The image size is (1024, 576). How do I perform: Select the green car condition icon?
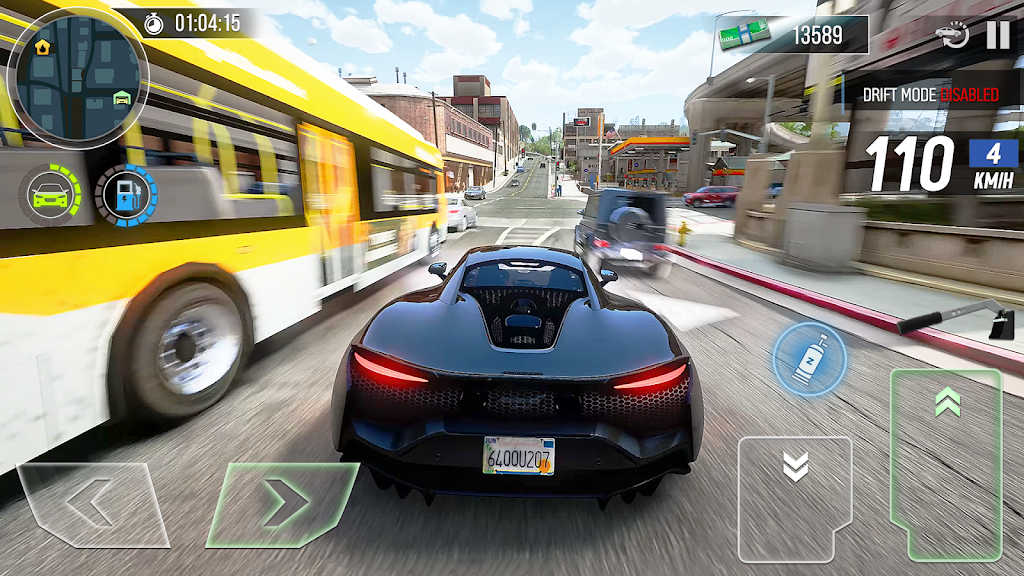click(x=50, y=194)
